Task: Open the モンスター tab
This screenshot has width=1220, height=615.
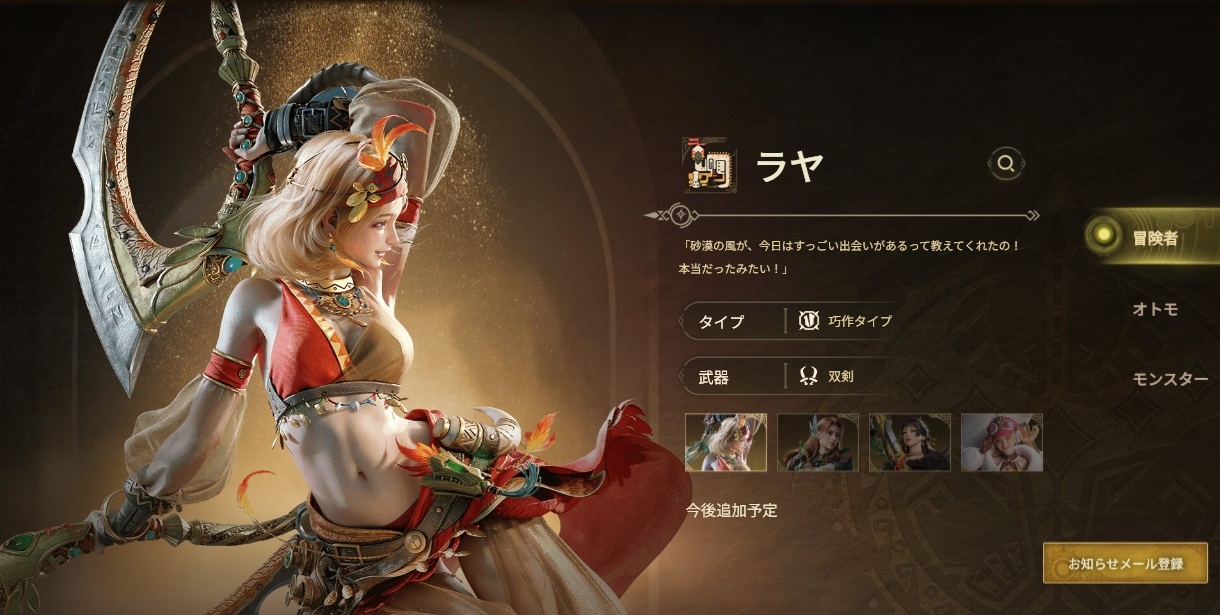Action: 1170,379
